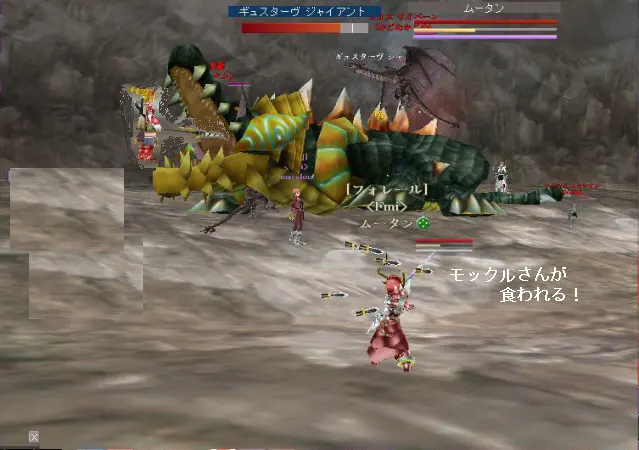
Task: Select the ムータン party member frame
Action: (485, 9)
